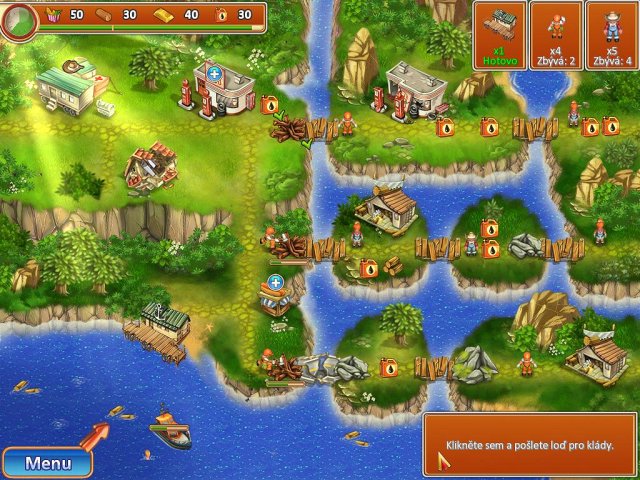
Task: Open the Menu button
Action: point(48,463)
